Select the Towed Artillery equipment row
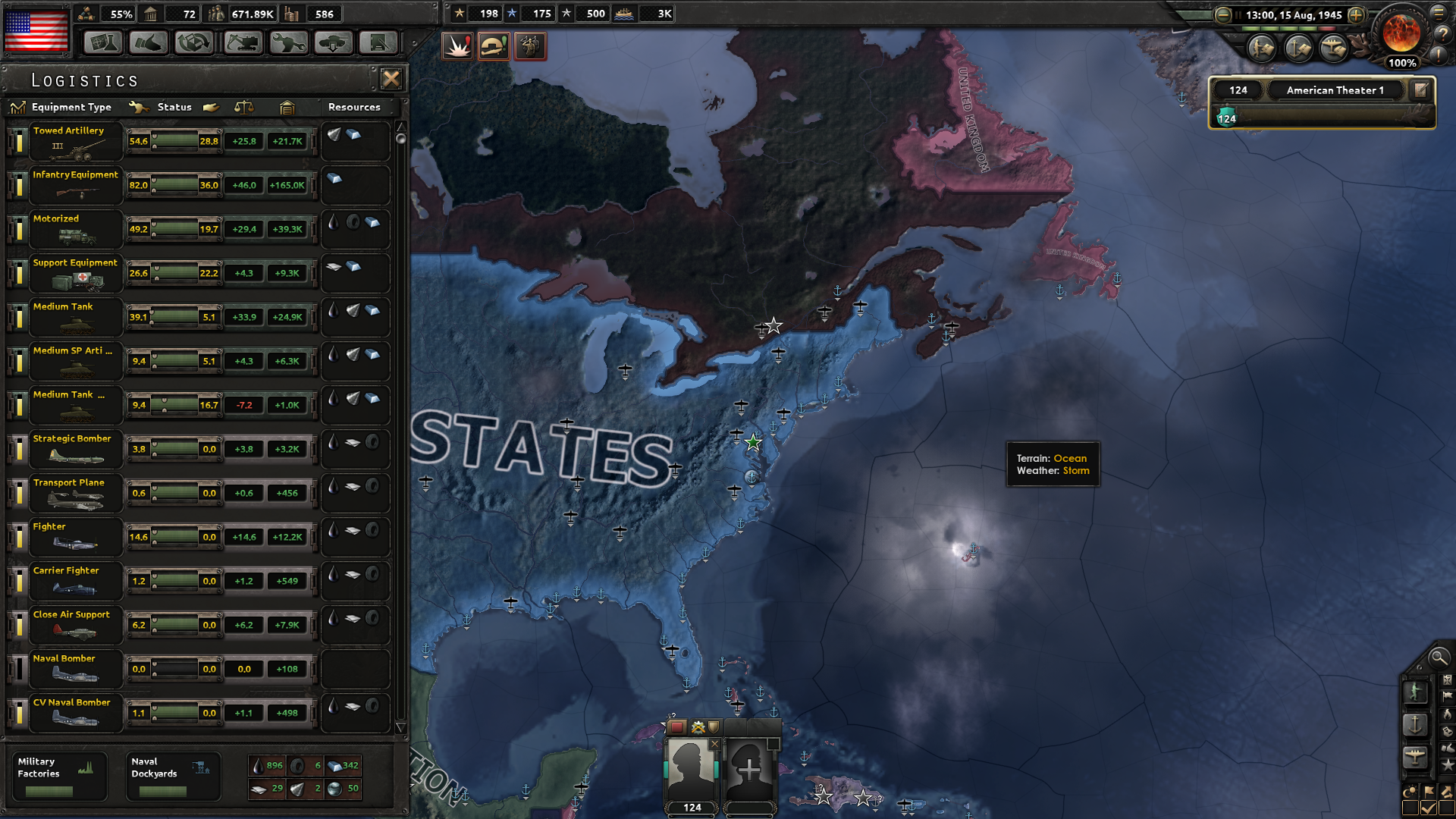Image resolution: width=1456 pixels, height=819 pixels. coord(76,141)
